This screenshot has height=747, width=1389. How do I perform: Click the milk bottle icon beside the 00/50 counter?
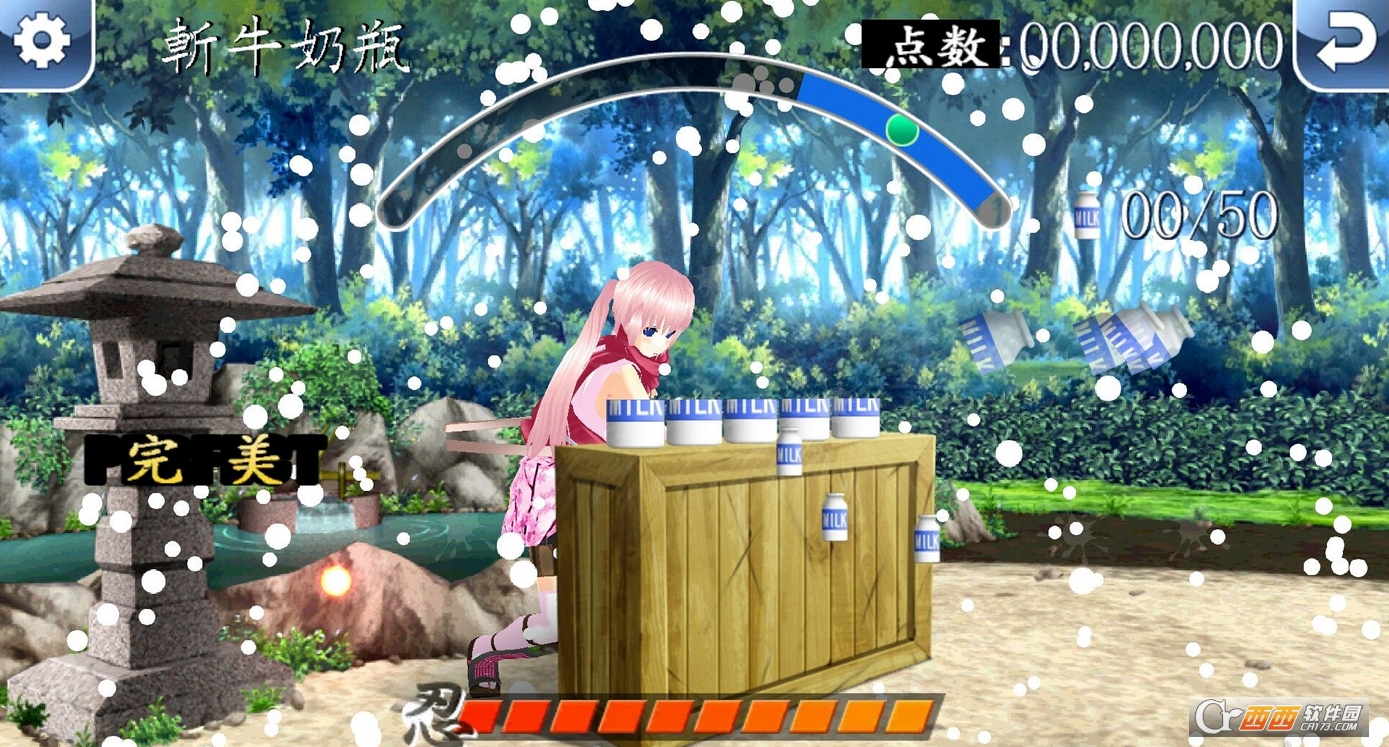(1085, 215)
